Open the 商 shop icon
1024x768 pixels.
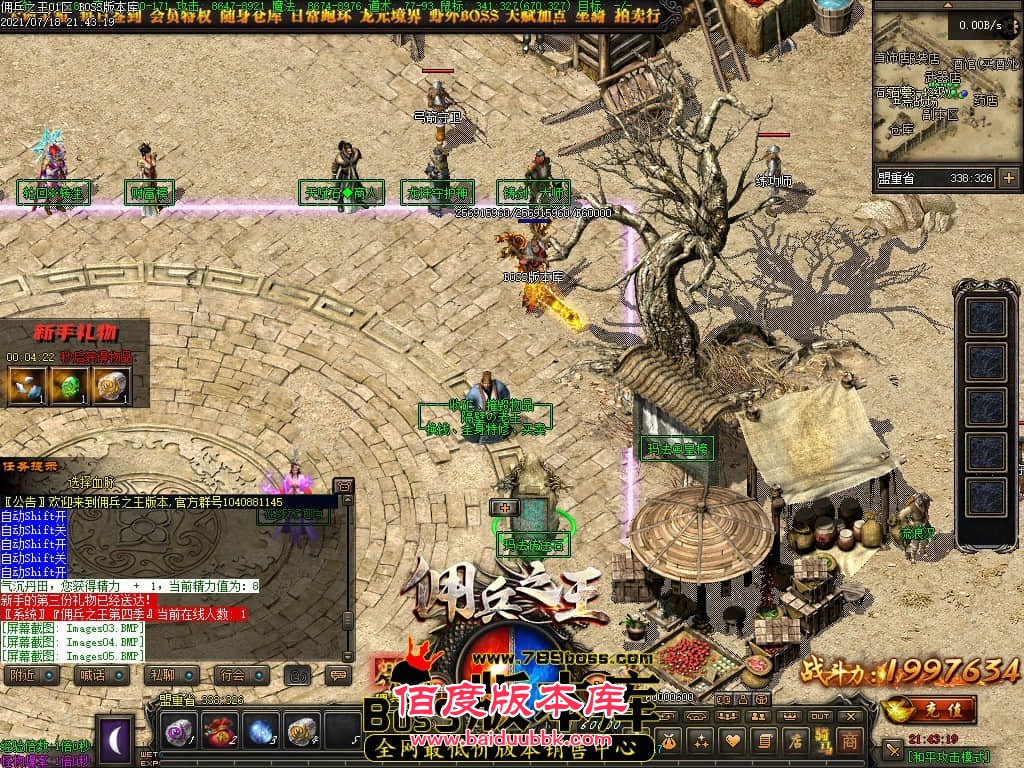(x=848, y=741)
